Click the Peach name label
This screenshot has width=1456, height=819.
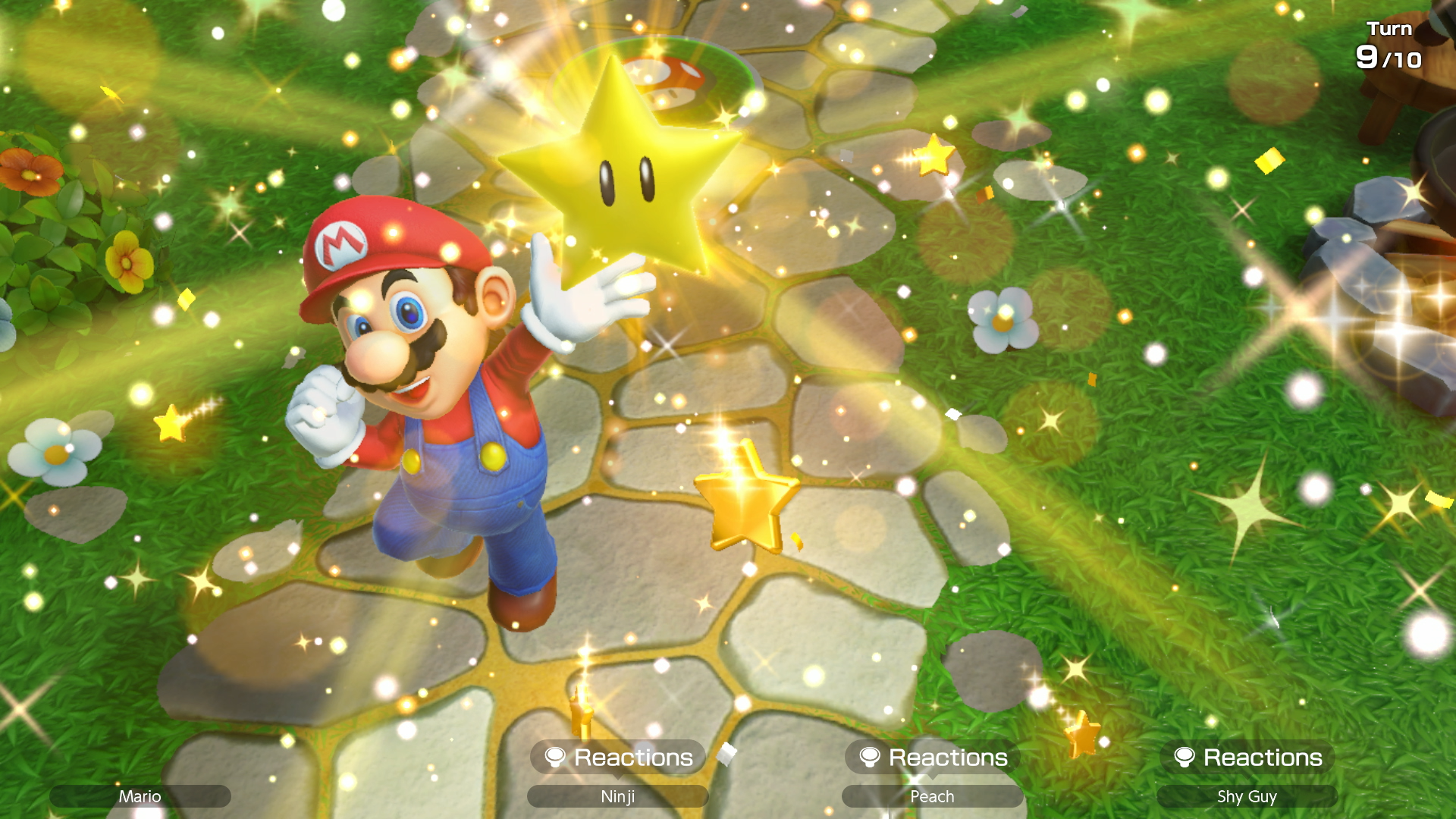click(931, 796)
